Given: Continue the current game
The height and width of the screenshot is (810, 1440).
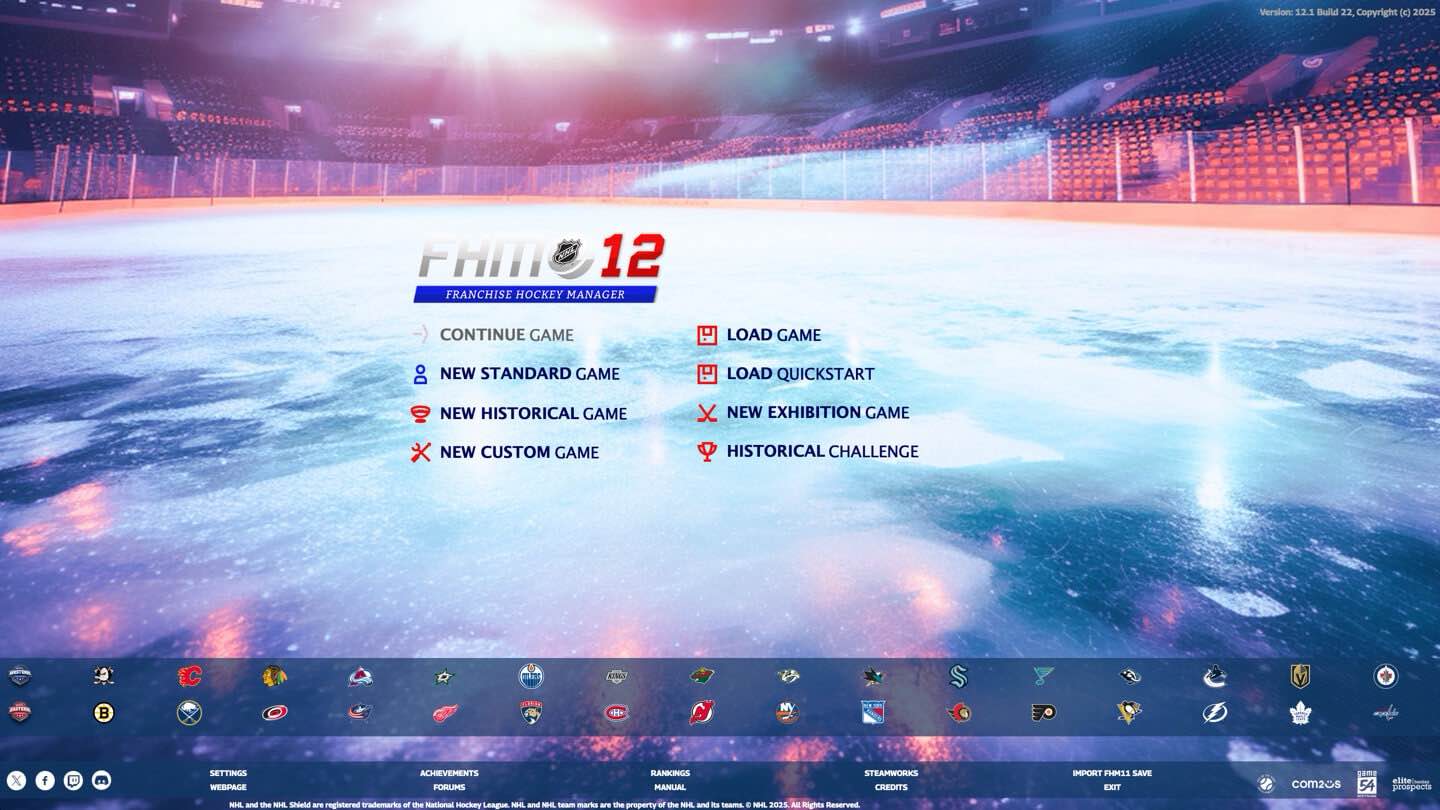Looking at the screenshot, I should coord(506,335).
